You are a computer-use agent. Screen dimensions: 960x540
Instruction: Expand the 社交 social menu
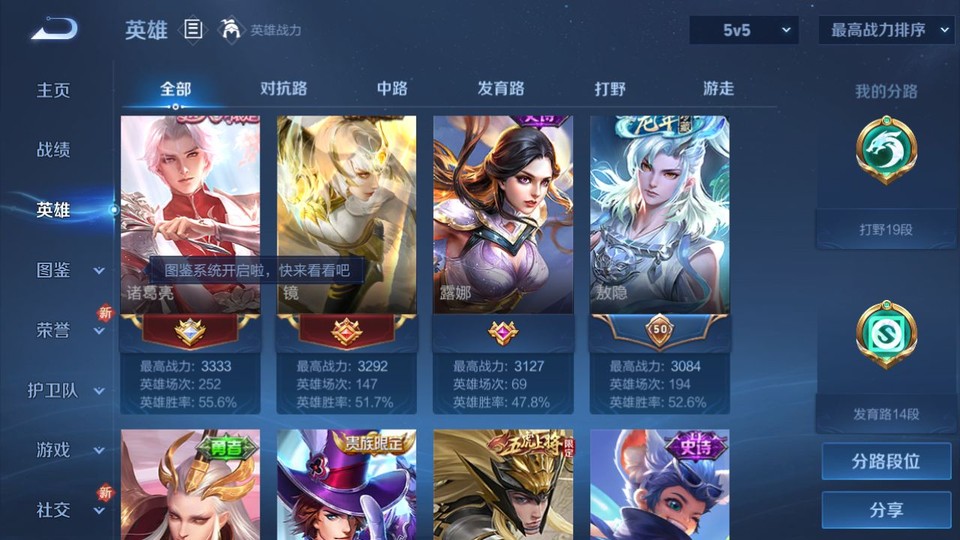click(68, 510)
